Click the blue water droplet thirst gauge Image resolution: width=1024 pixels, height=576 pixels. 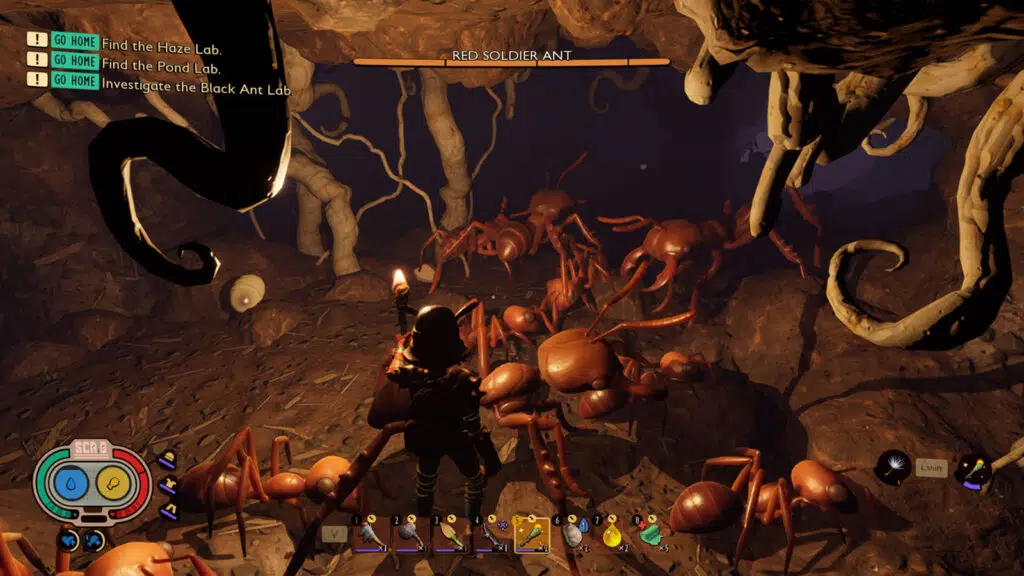[x=70, y=485]
